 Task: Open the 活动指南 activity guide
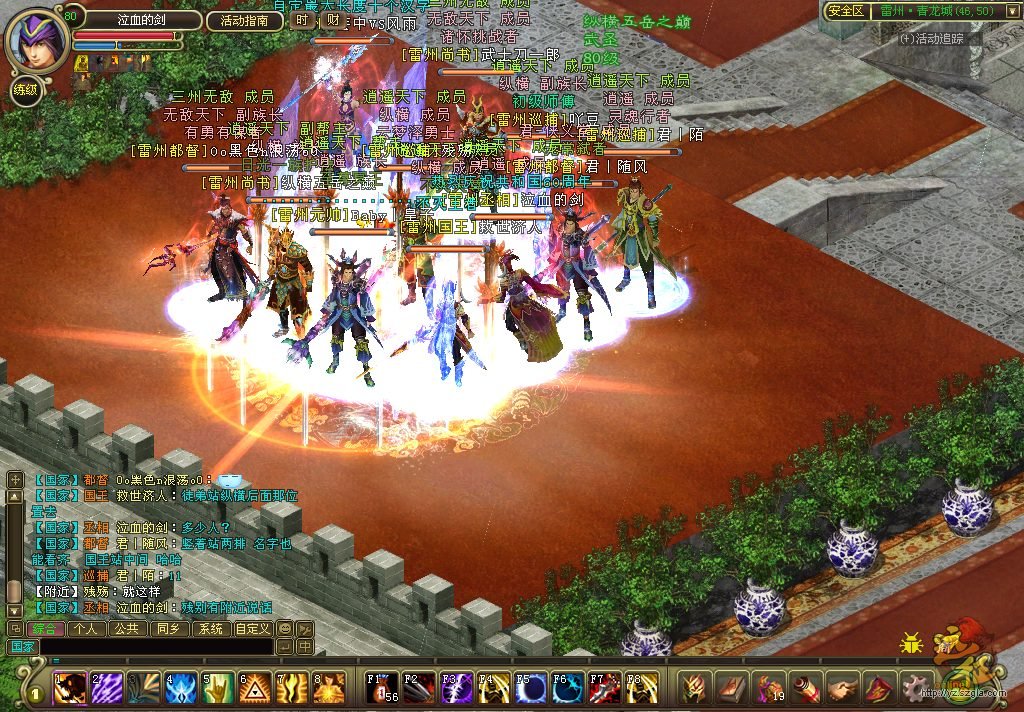[245, 20]
